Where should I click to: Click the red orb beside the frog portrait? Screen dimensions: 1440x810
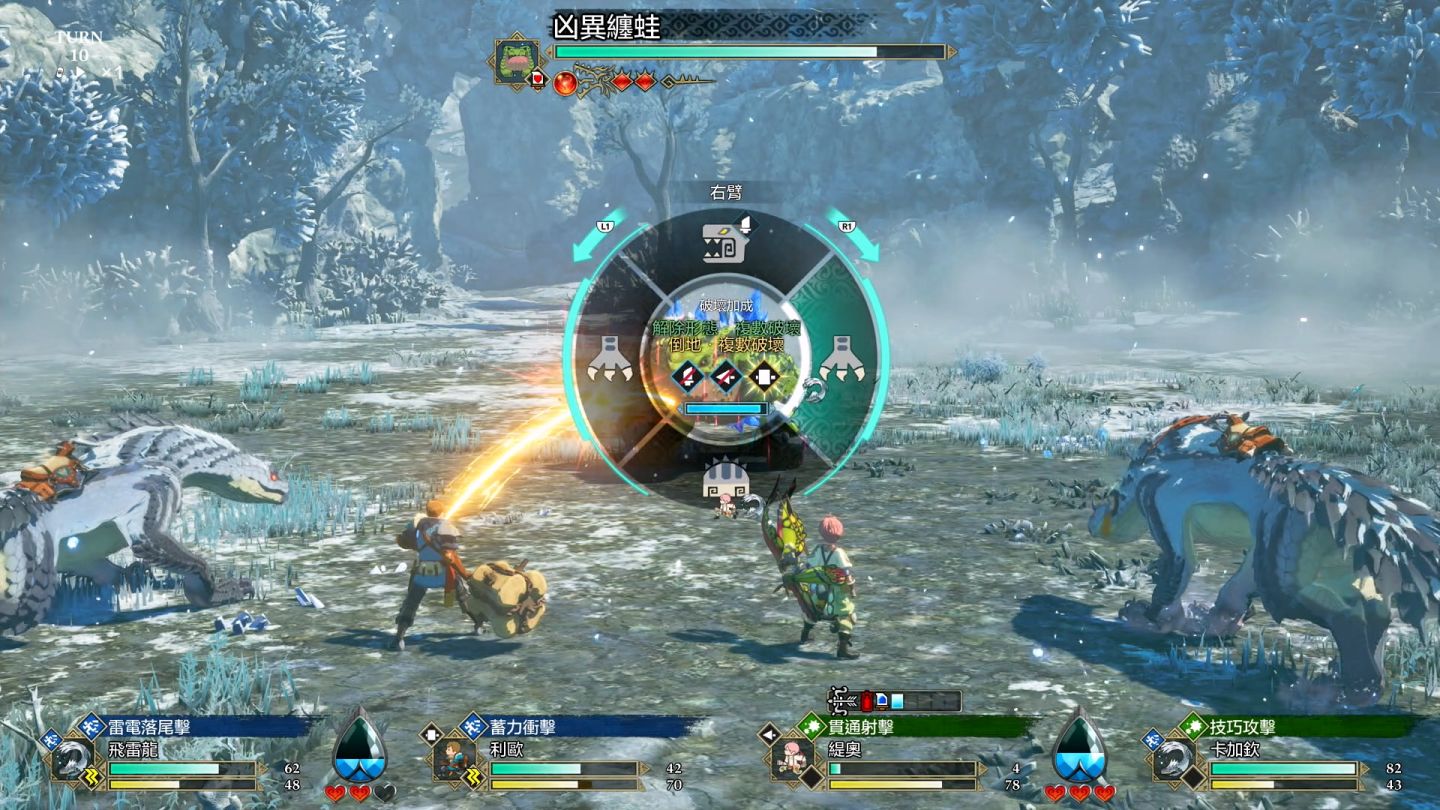click(x=565, y=81)
